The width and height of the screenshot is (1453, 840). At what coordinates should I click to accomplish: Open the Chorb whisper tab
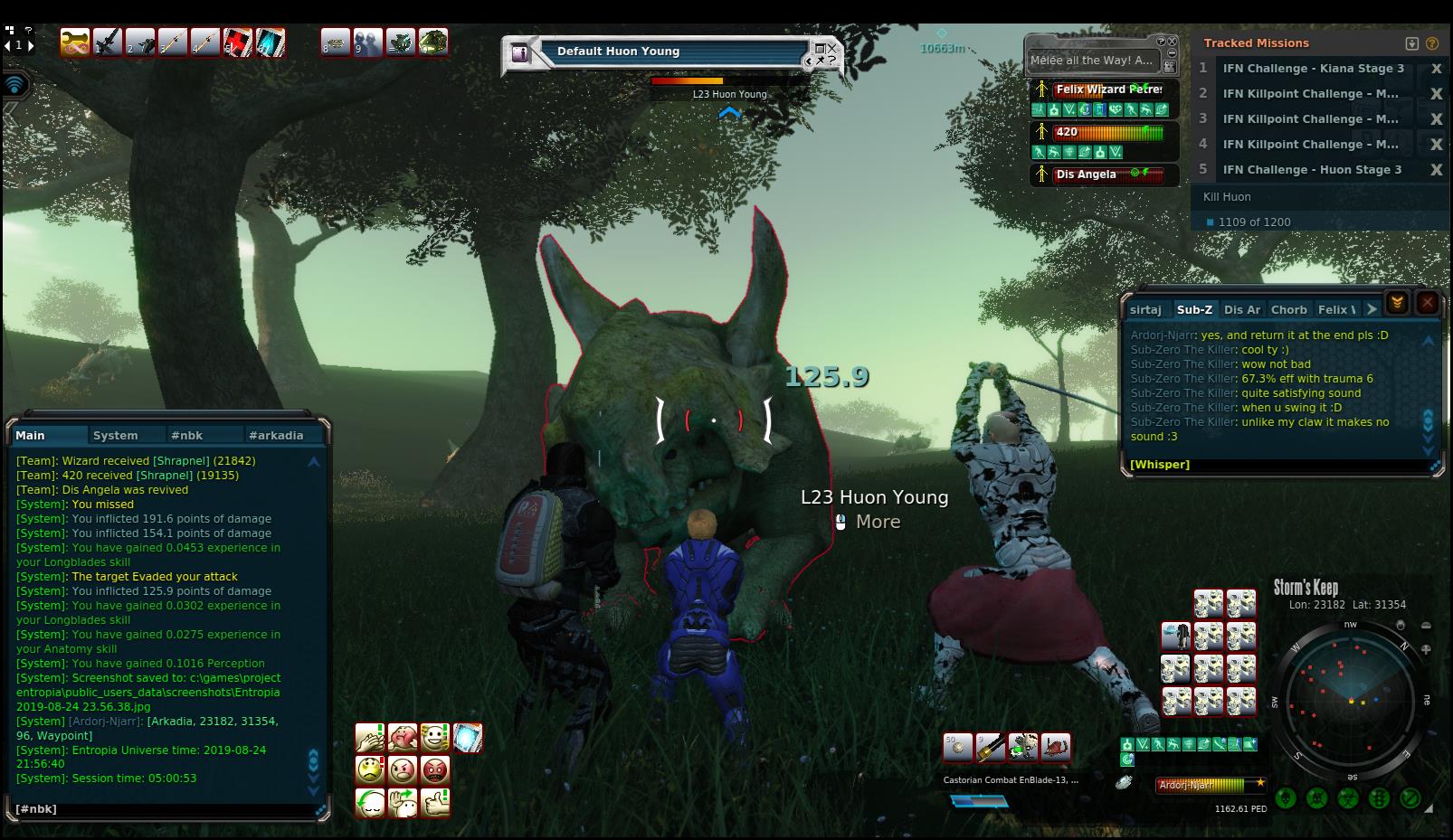click(1288, 309)
